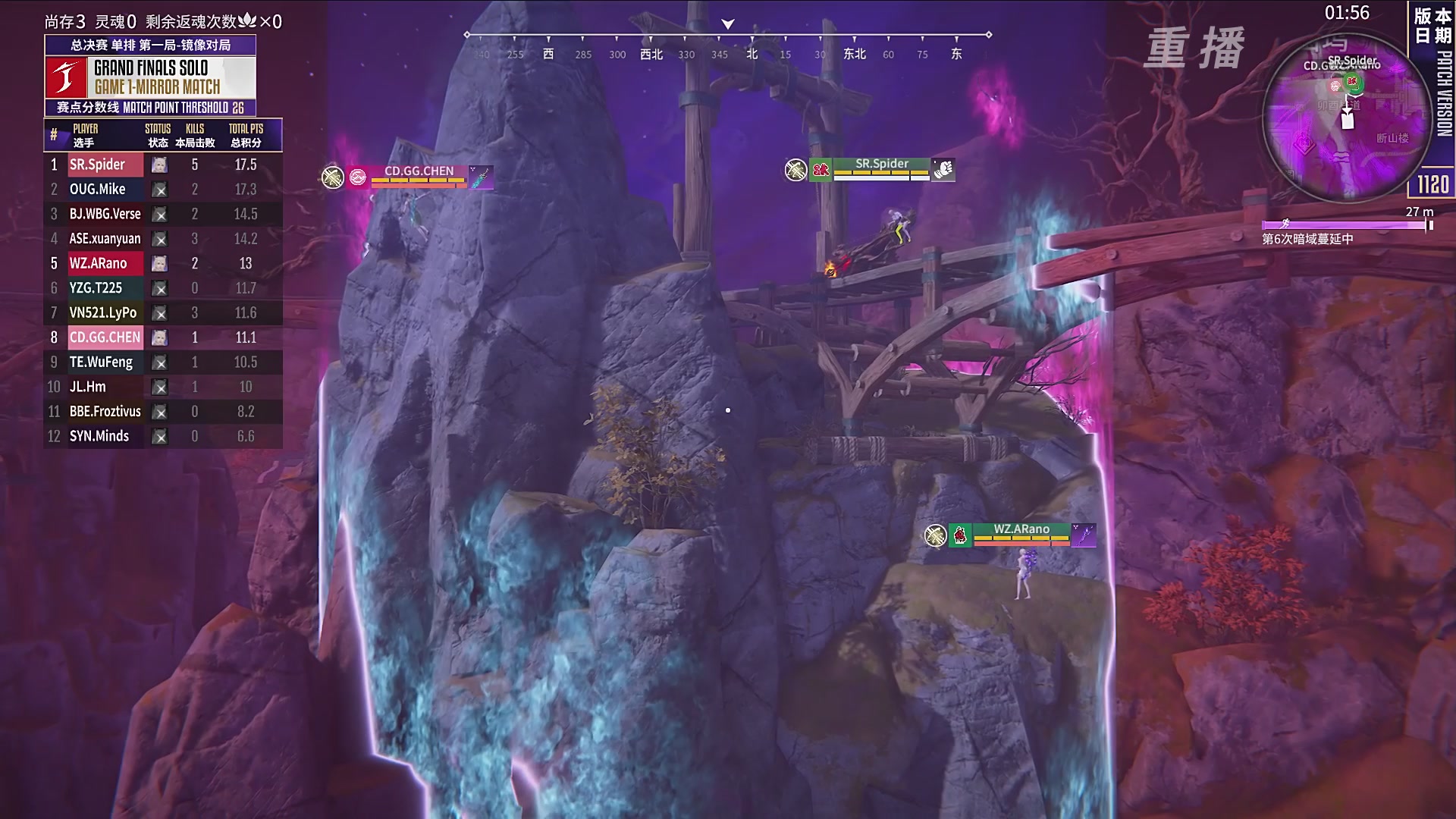Viewport: 1456px width, 819px height.
Task: Click the SR.Spider floating nameplate
Action: click(x=881, y=164)
